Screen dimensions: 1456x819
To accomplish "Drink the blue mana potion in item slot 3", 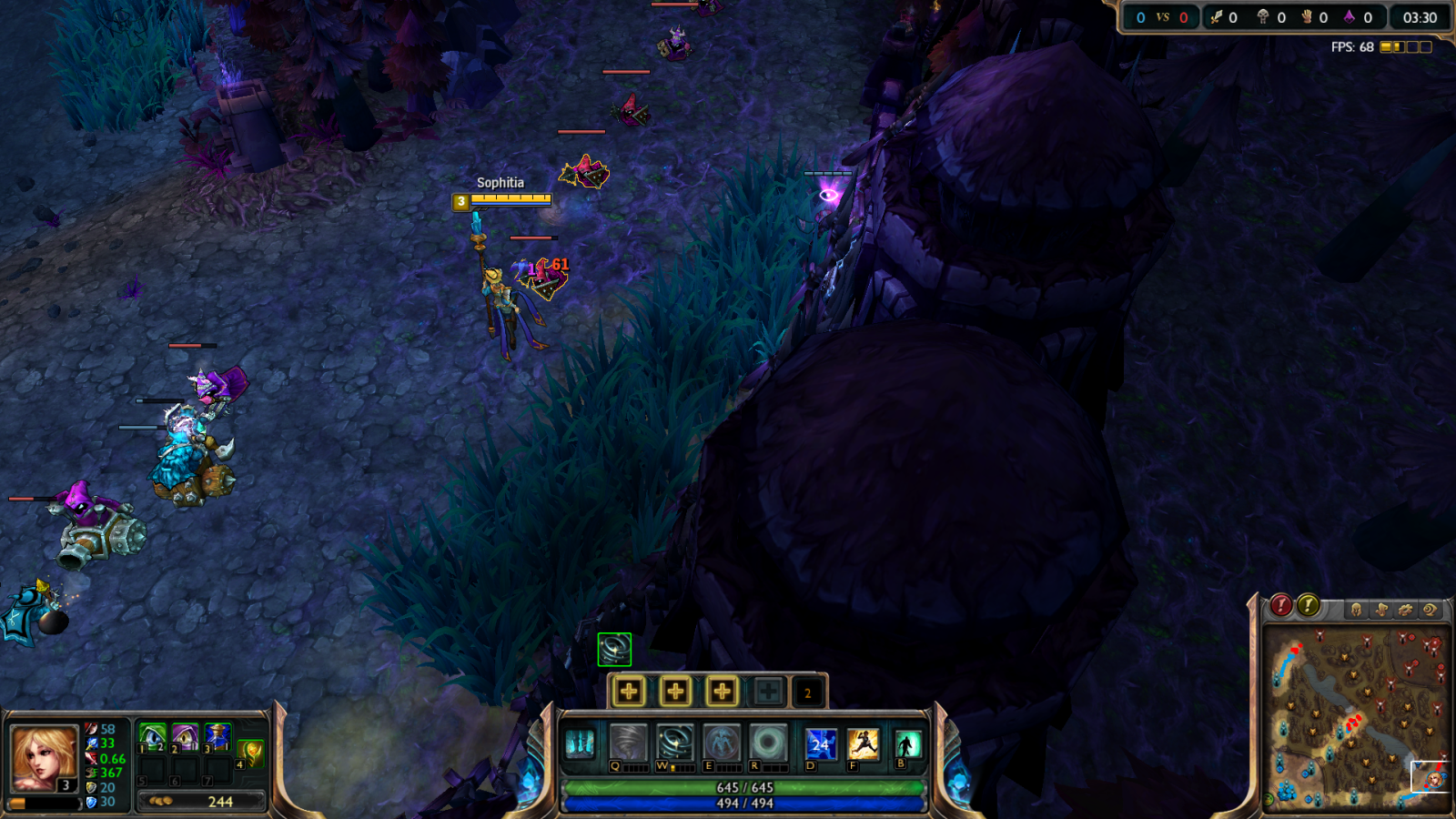I will [x=217, y=736].
